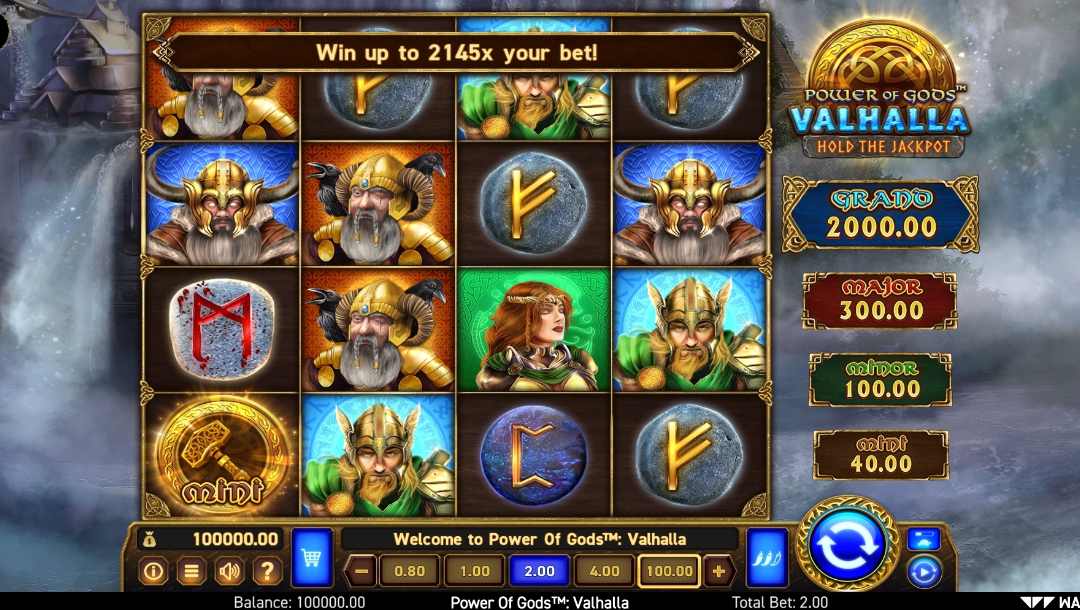This screenshot has width=1080, height=610.
Task: Click the small blue button above autoplay
Action: coord(923,540)
